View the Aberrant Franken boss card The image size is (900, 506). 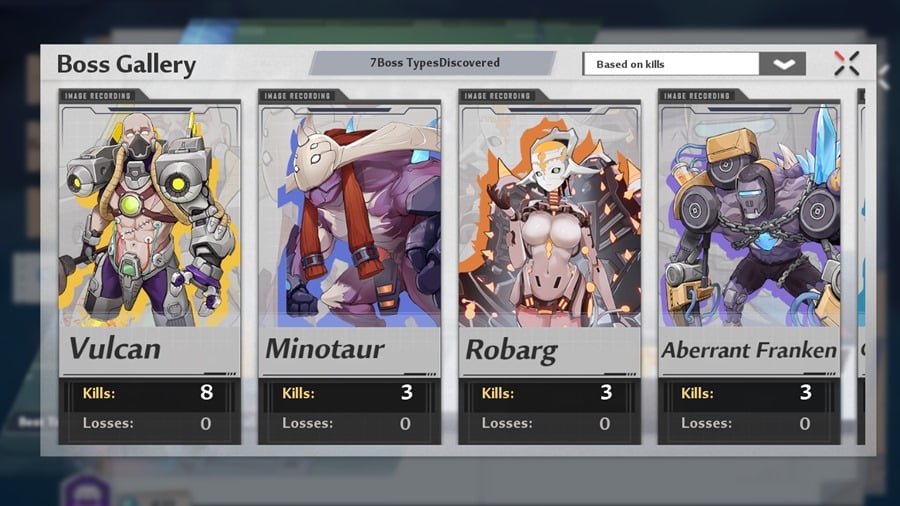(749, 230)
